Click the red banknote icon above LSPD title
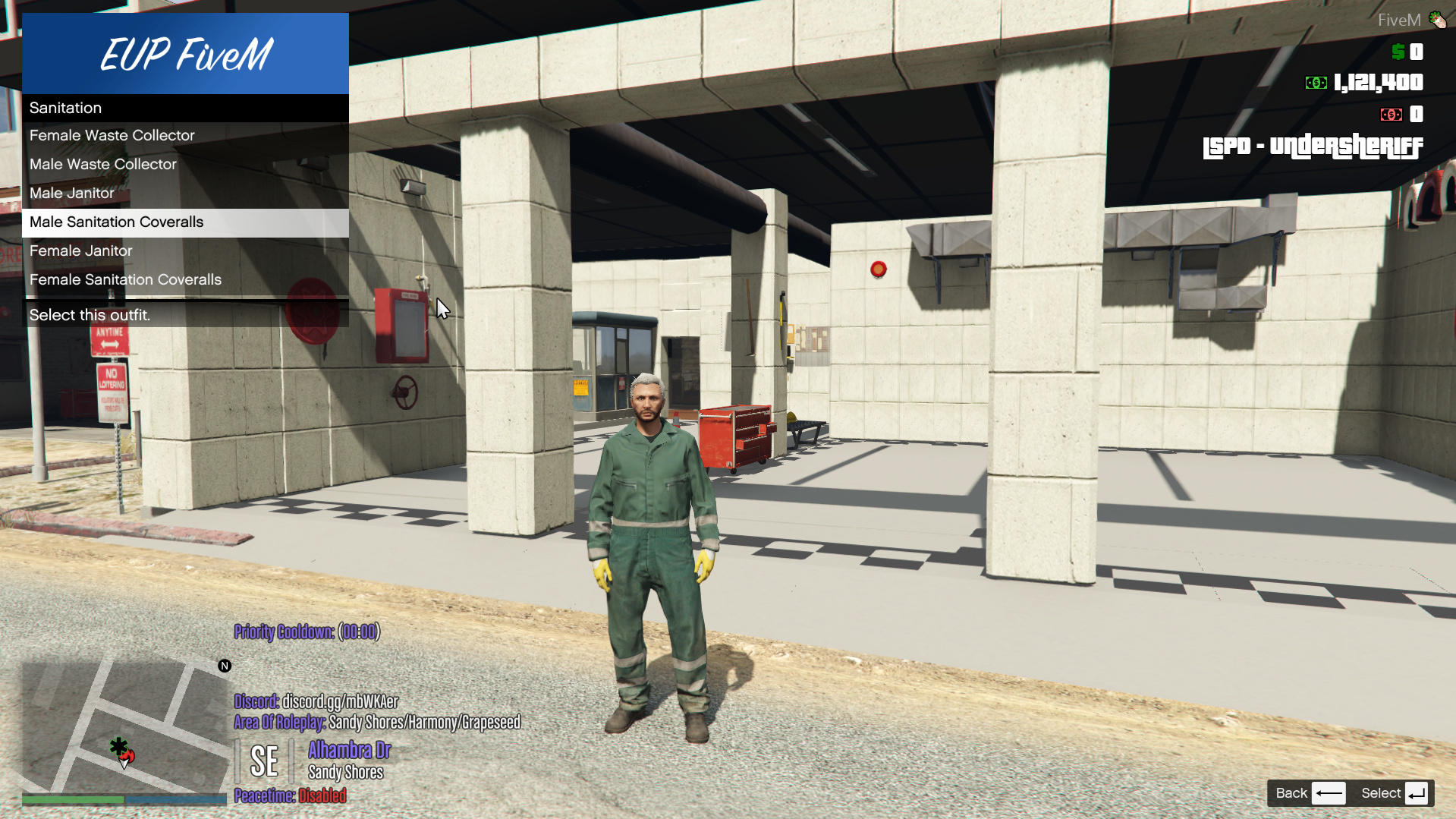The image size is (1456, 819). 1392,114
